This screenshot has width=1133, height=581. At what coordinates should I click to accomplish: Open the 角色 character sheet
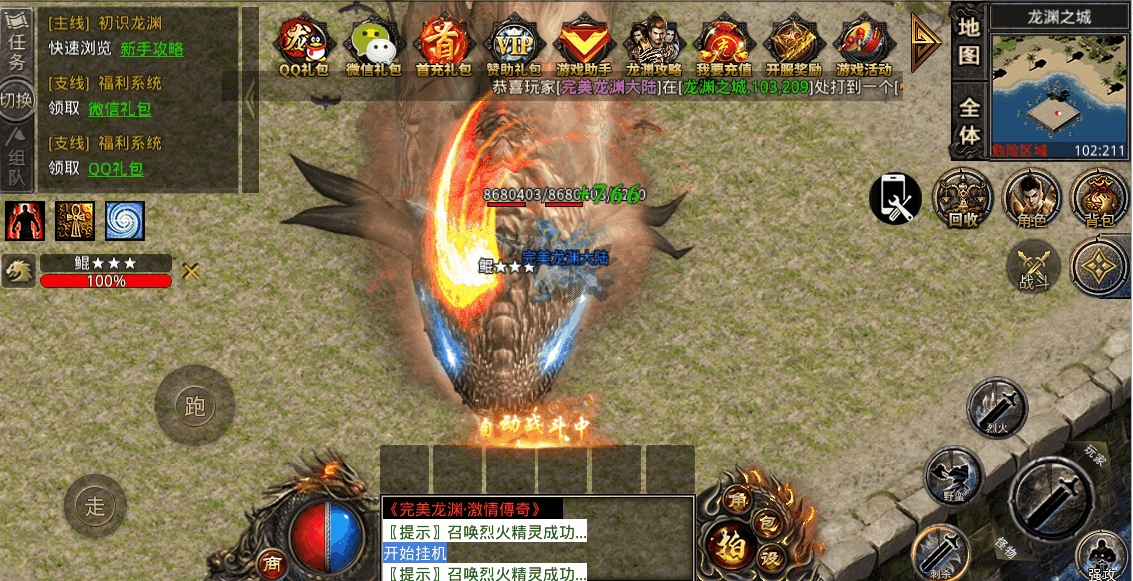click(x=1032, y=197)
